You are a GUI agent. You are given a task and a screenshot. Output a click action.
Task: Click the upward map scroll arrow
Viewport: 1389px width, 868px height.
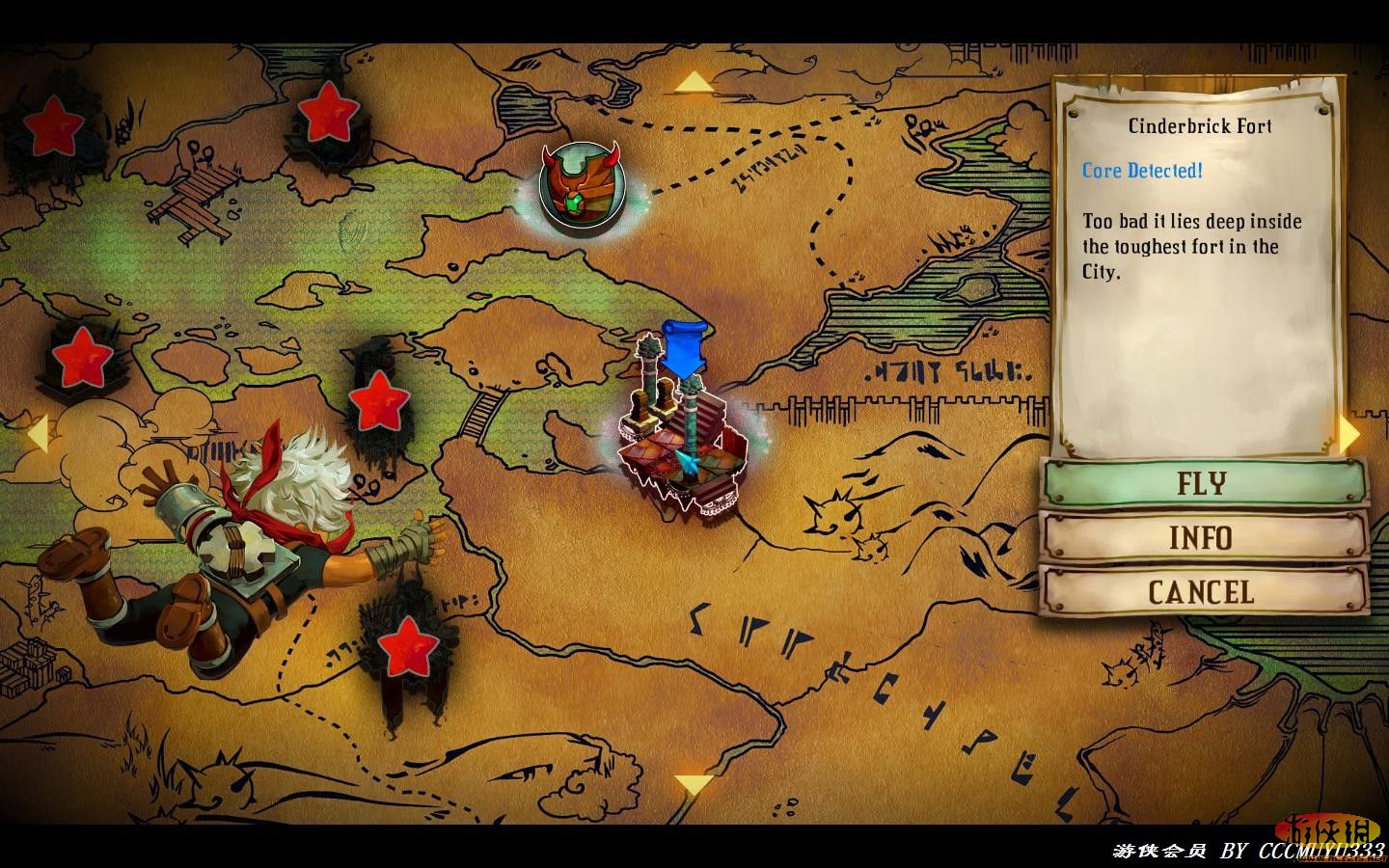(693, 83)
